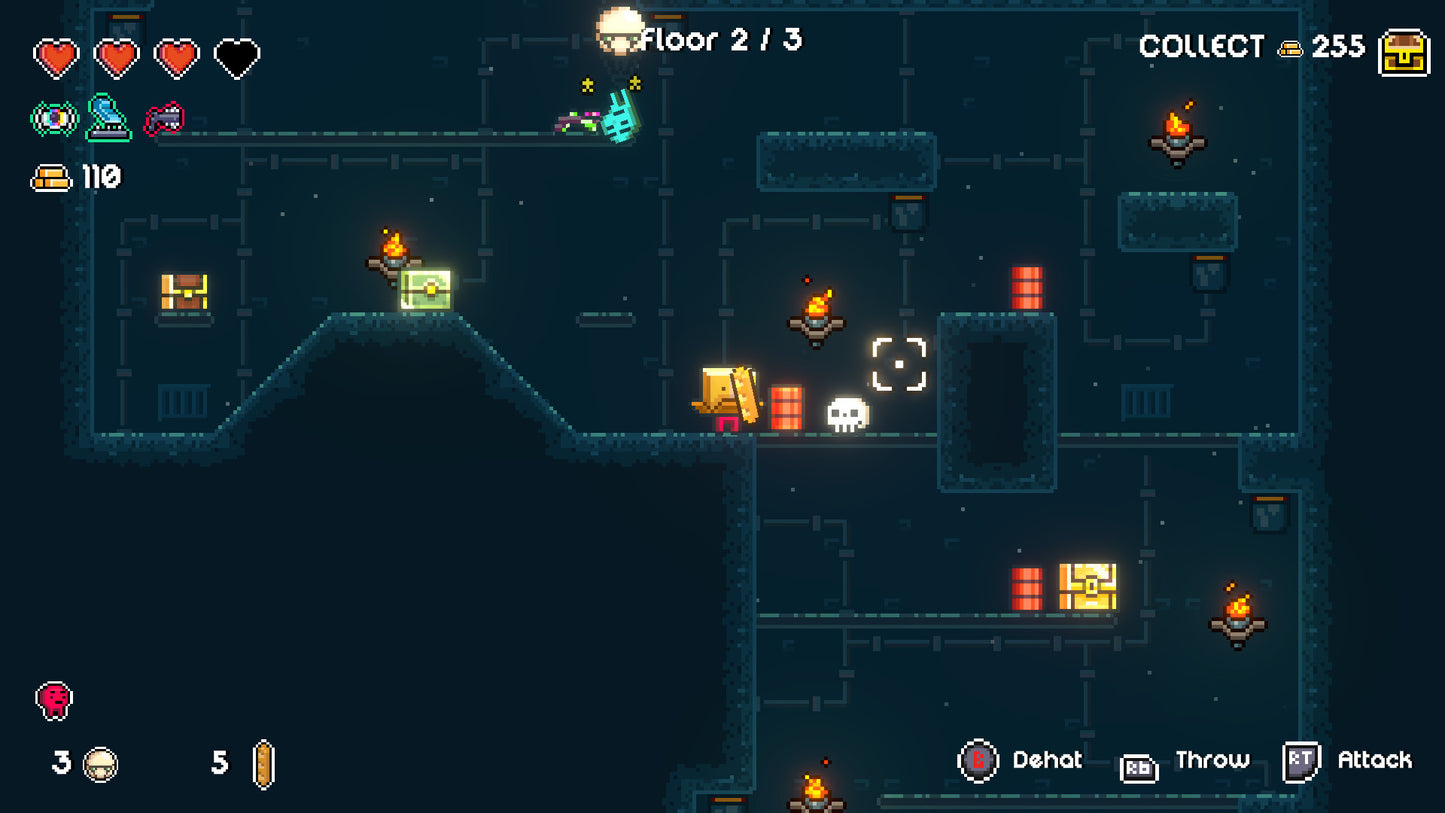Click the first red heart of the health bar

tap(57, 57)
